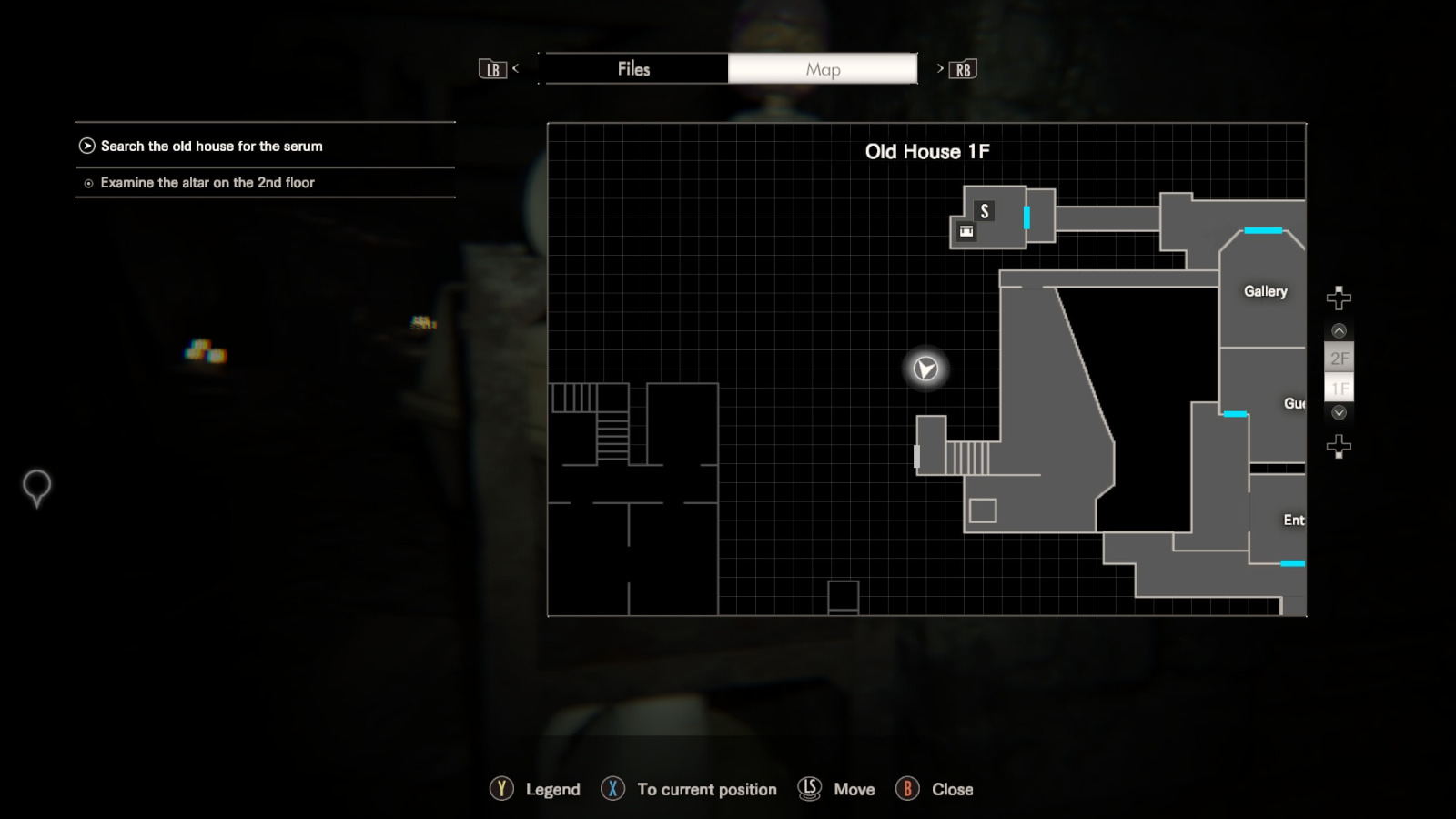Click the Gallery room on the map
The height and width of the screenshot is (819, 1456).
point(1265,291)
